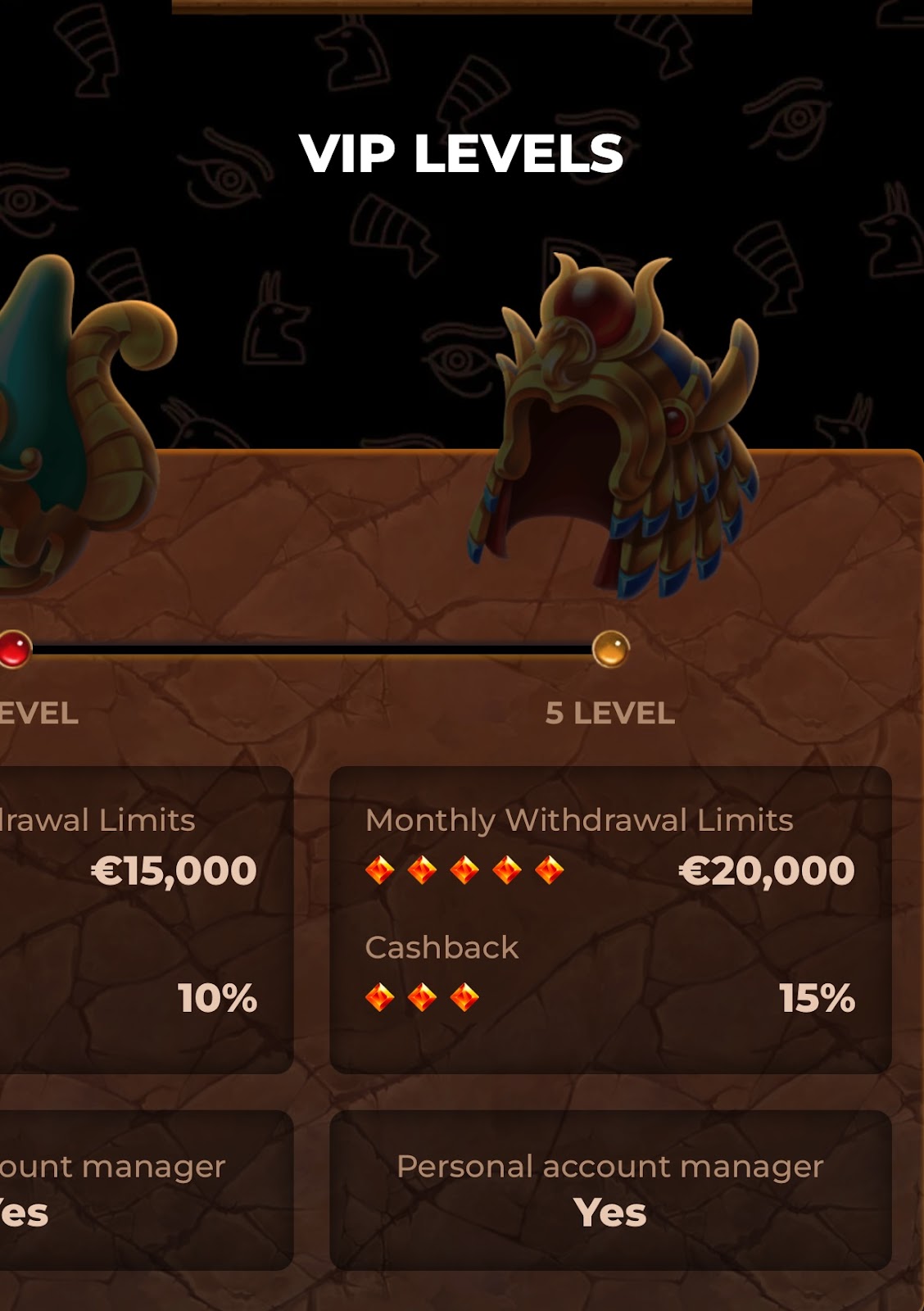Select the red orb level marker
Viewport: 924px width, 1311px height.
(x=14, y=649)
